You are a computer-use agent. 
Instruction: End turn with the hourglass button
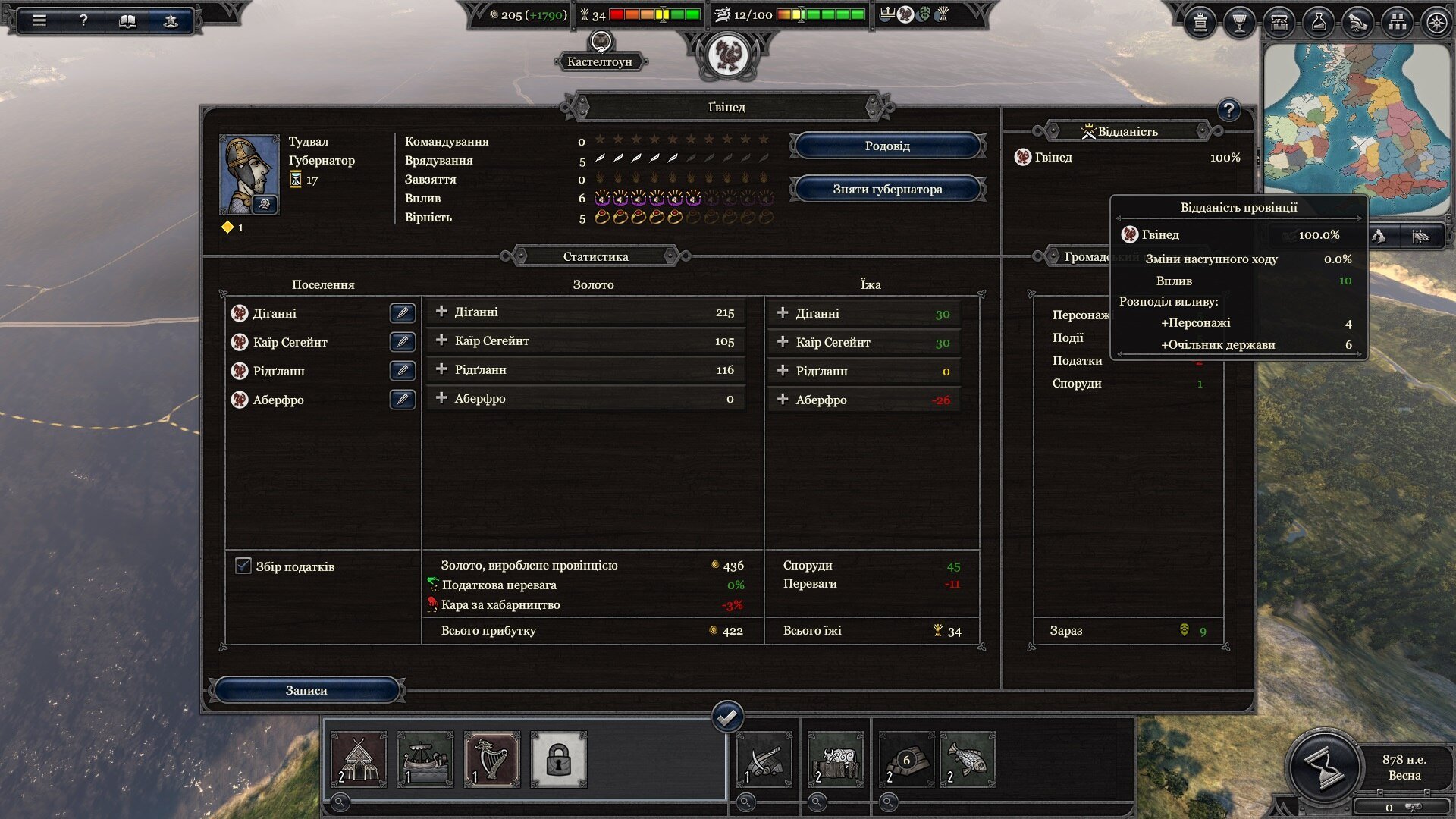tap(1323, 767)
